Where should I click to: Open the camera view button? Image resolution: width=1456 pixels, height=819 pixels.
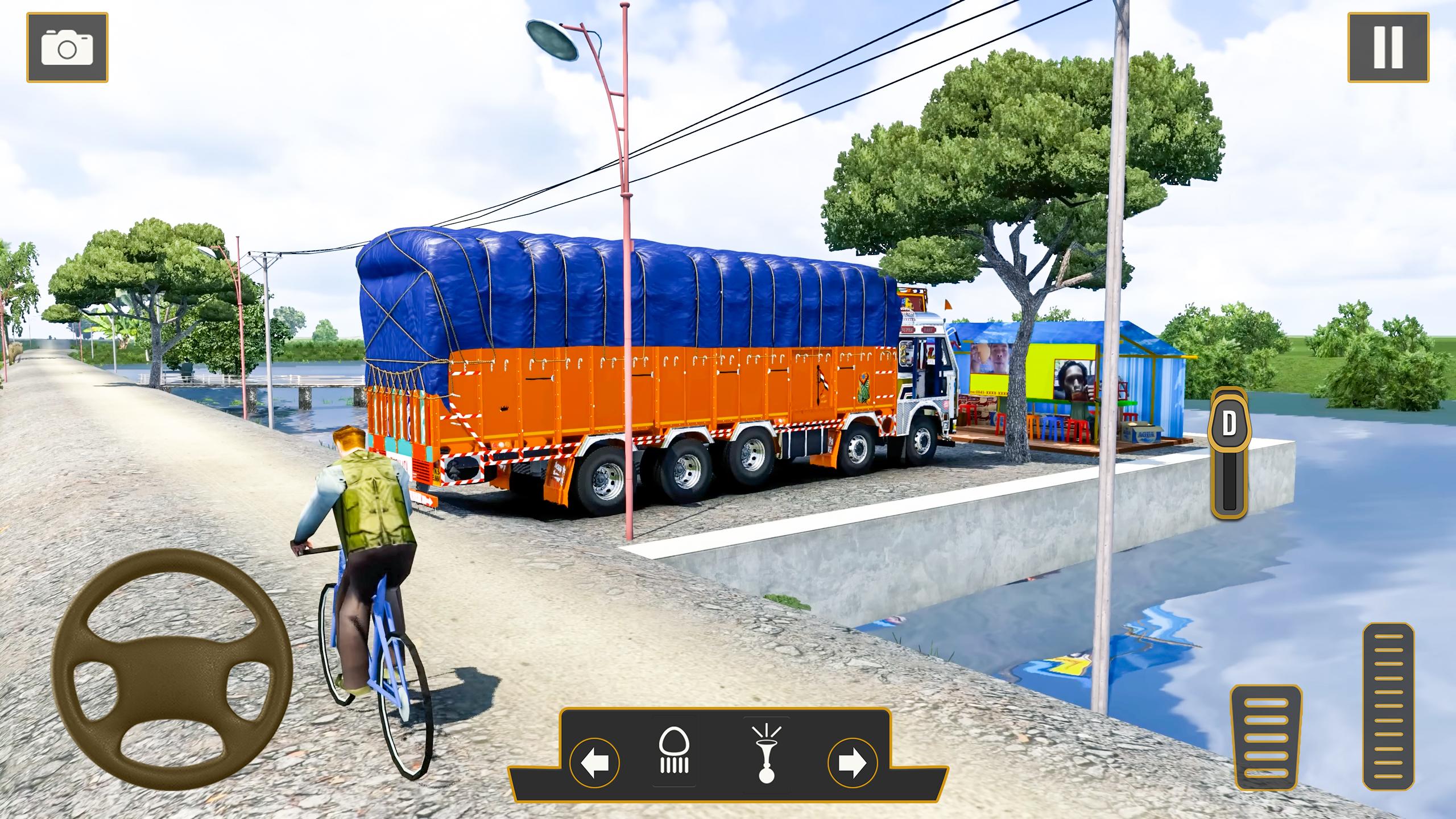[x=67, y=48]
